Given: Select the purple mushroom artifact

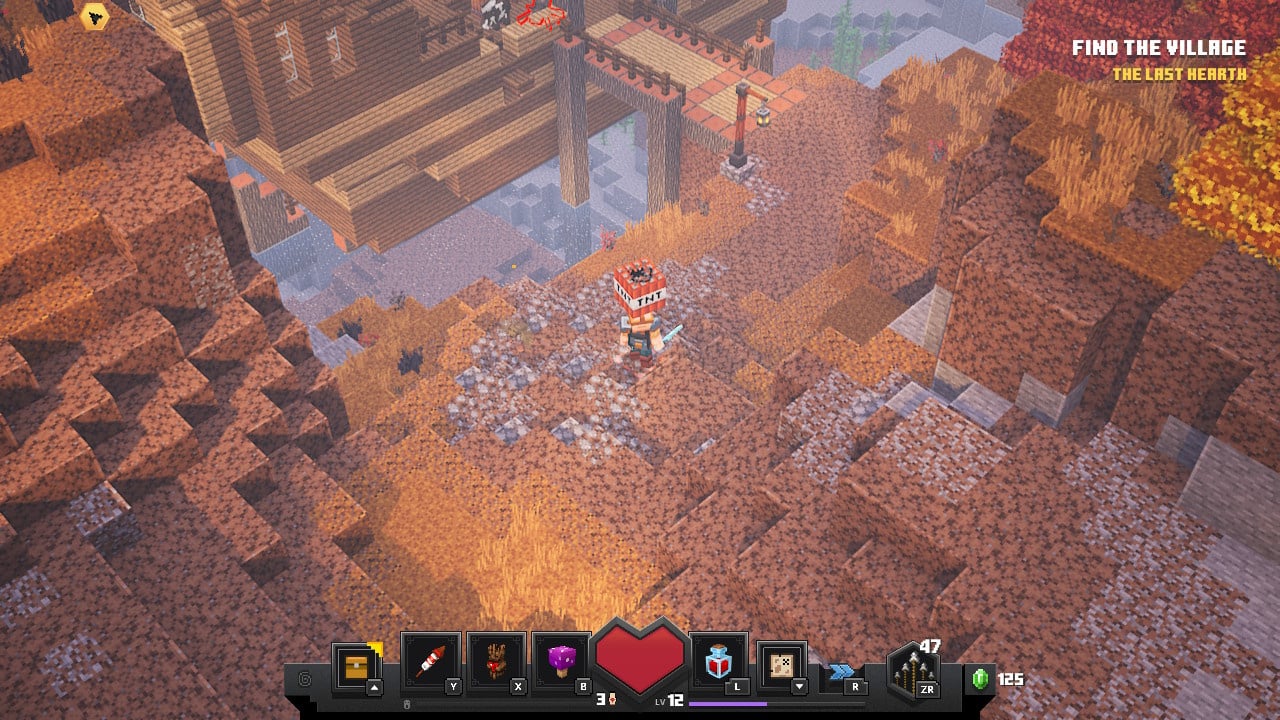Looking at the screenshot, I should [561, 662].
